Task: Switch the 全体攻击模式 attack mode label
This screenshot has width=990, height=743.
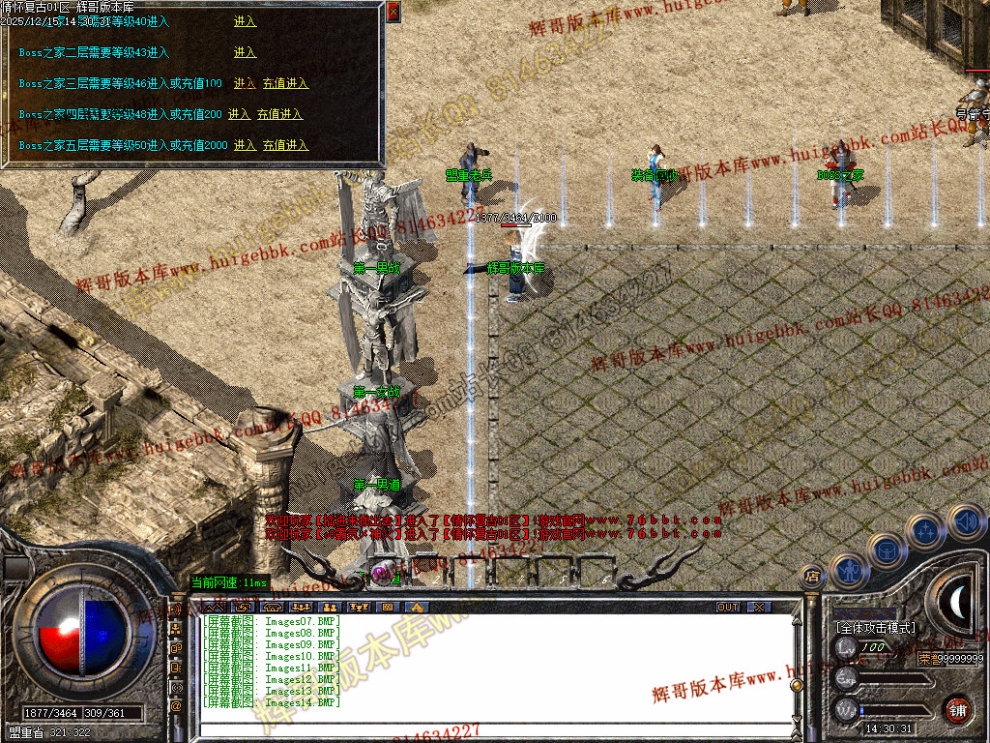Action: pos(874,627)
